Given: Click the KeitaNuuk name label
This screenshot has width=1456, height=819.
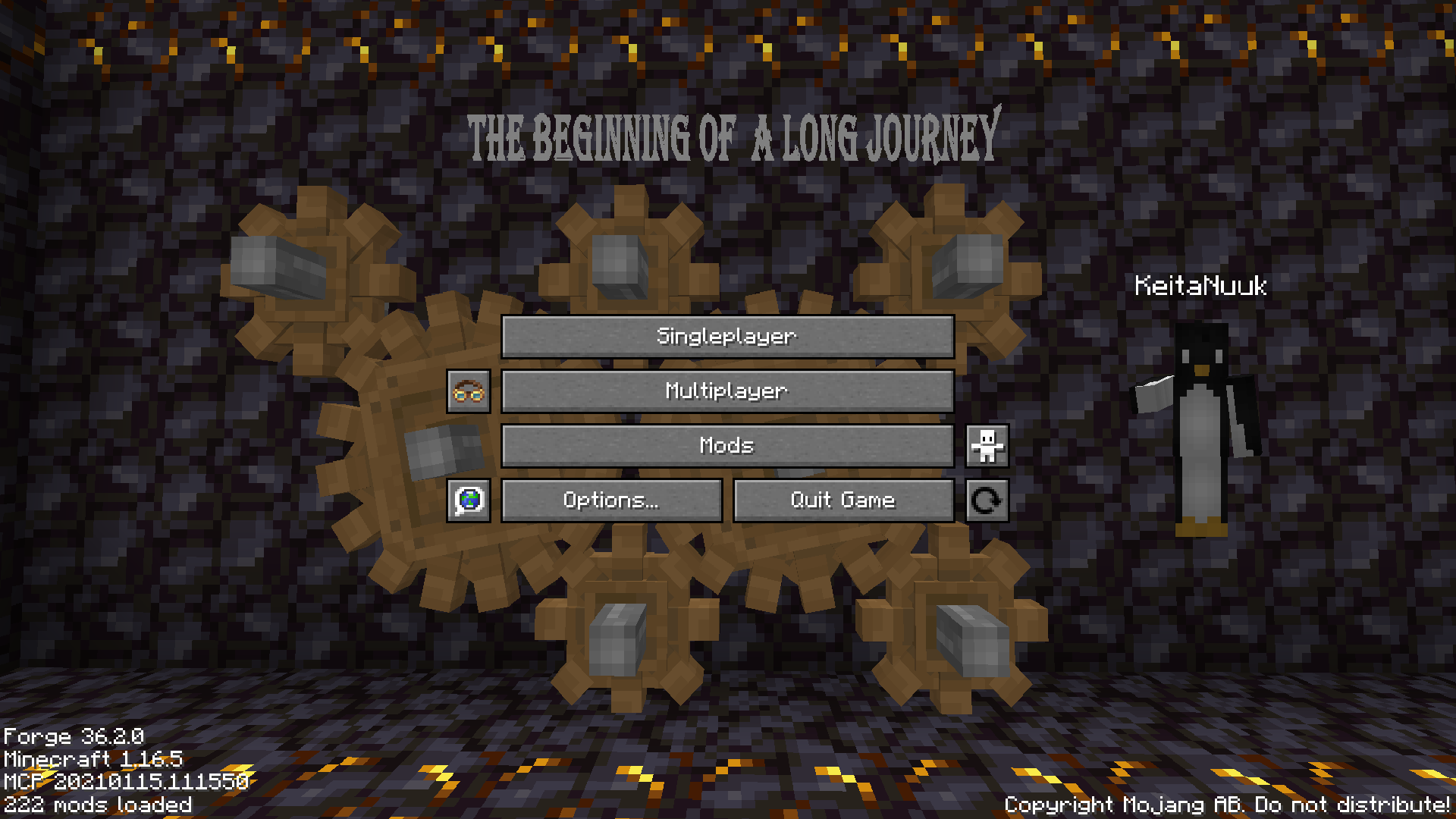Looking at the screenshot, I should 1198,287.
